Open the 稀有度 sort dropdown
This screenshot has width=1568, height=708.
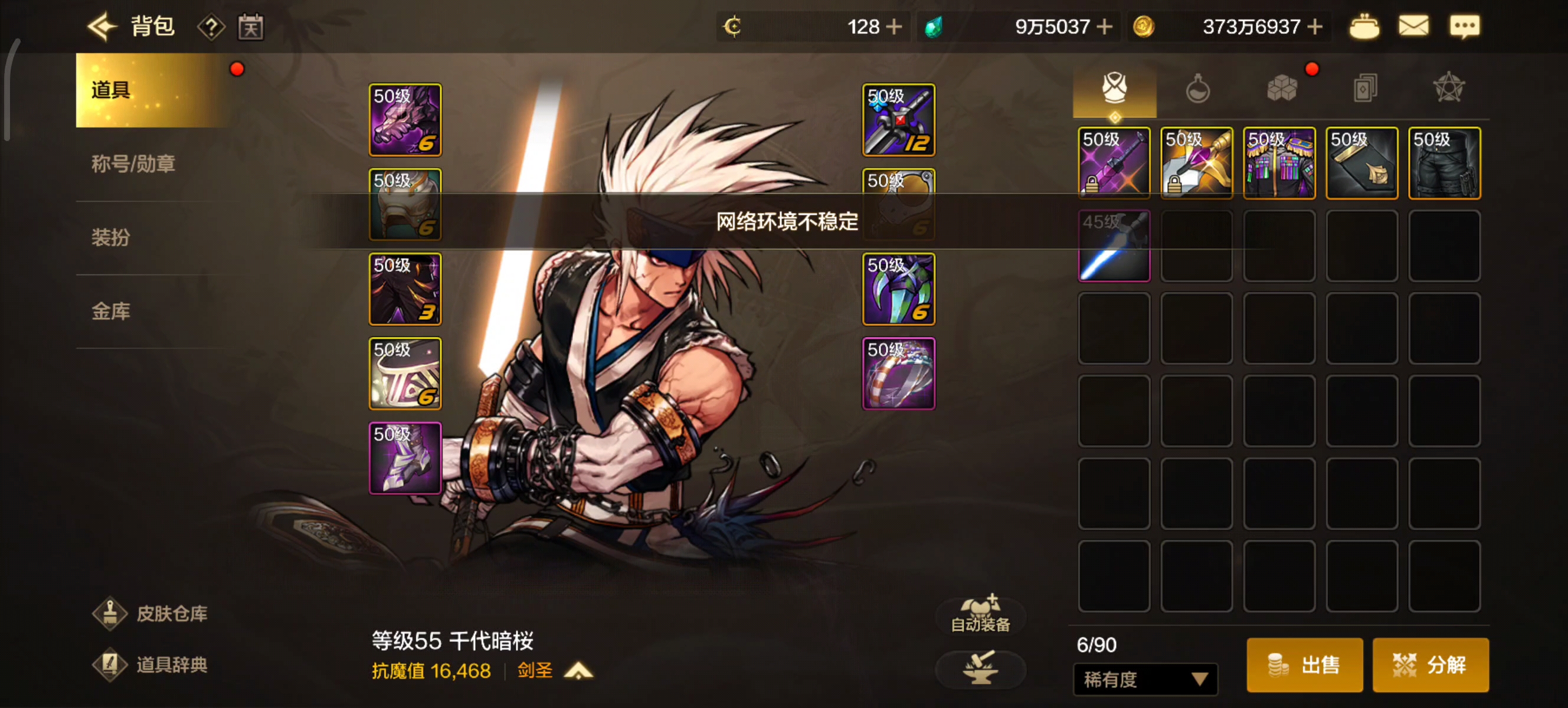pyautogui.click(x=1144, y=678)
